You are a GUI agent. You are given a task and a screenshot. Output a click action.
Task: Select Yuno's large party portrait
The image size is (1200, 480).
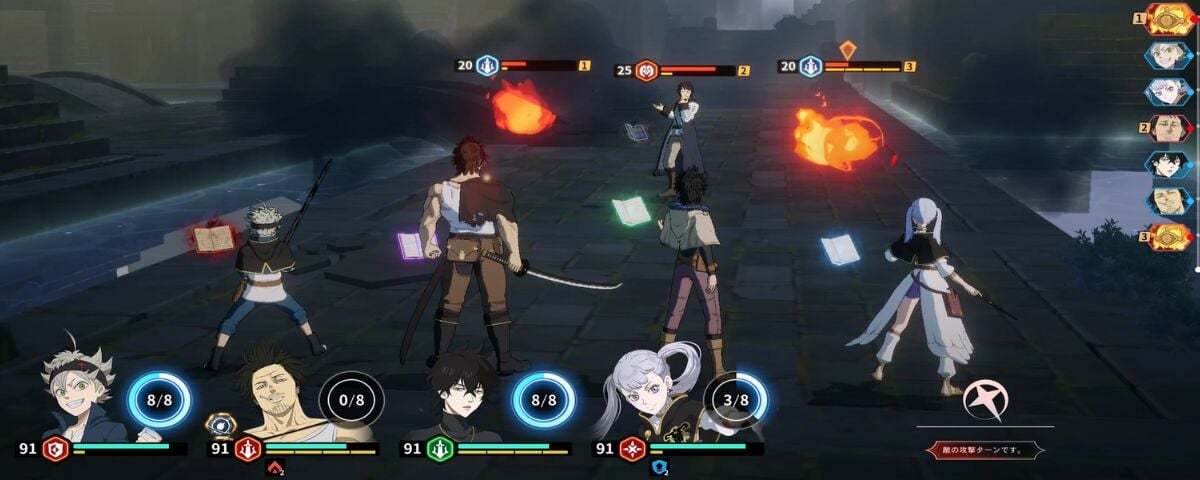[x=462, y=396]
